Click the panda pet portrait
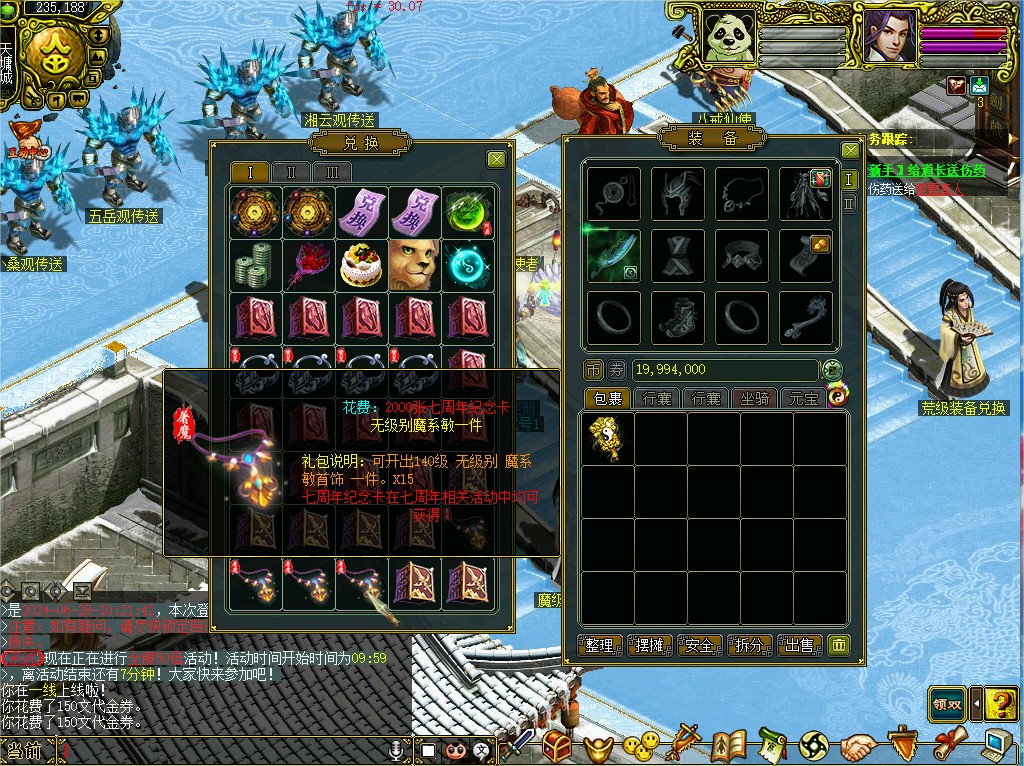The image size is (1024, 766). (728, 38)
